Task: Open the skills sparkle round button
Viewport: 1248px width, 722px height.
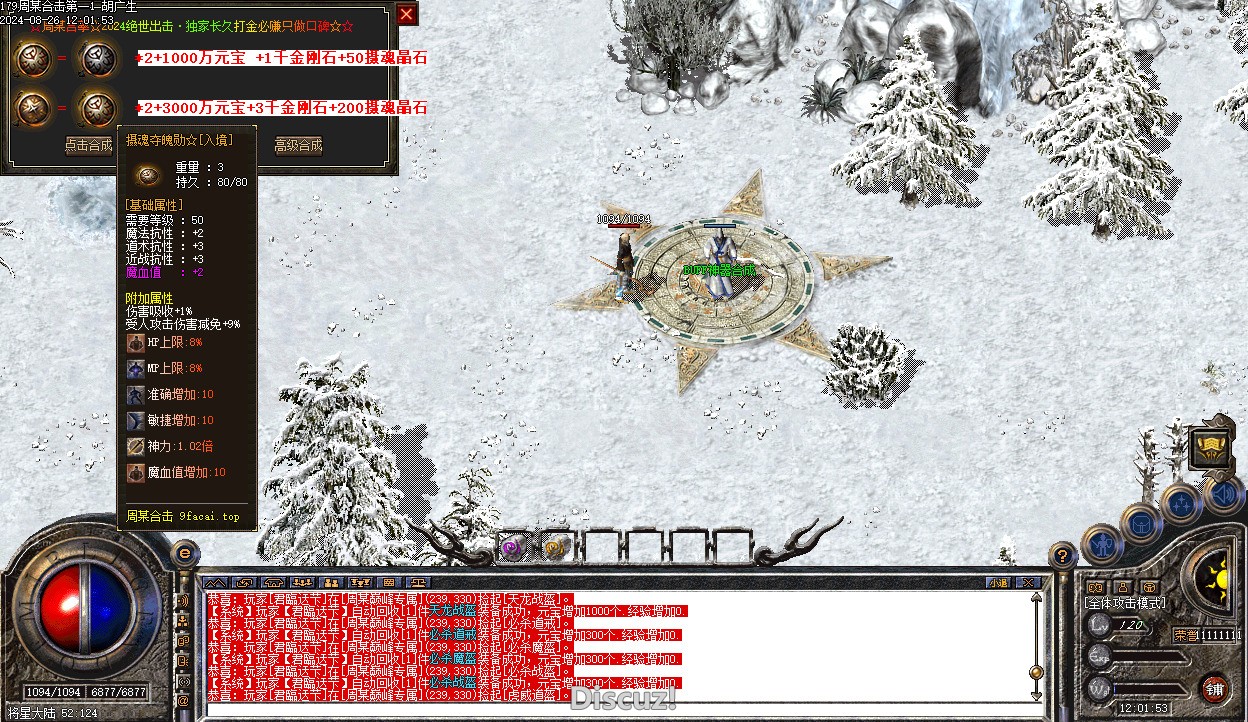Action: pos(1181,503)
